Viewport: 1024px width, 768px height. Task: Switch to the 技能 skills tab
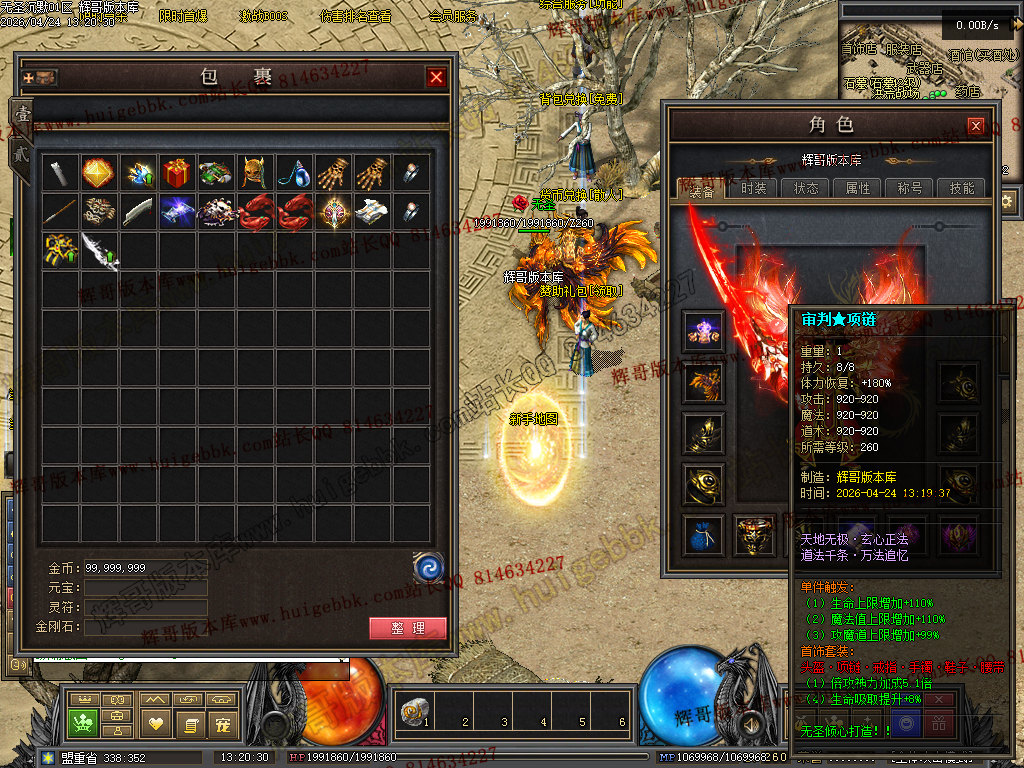962,188
